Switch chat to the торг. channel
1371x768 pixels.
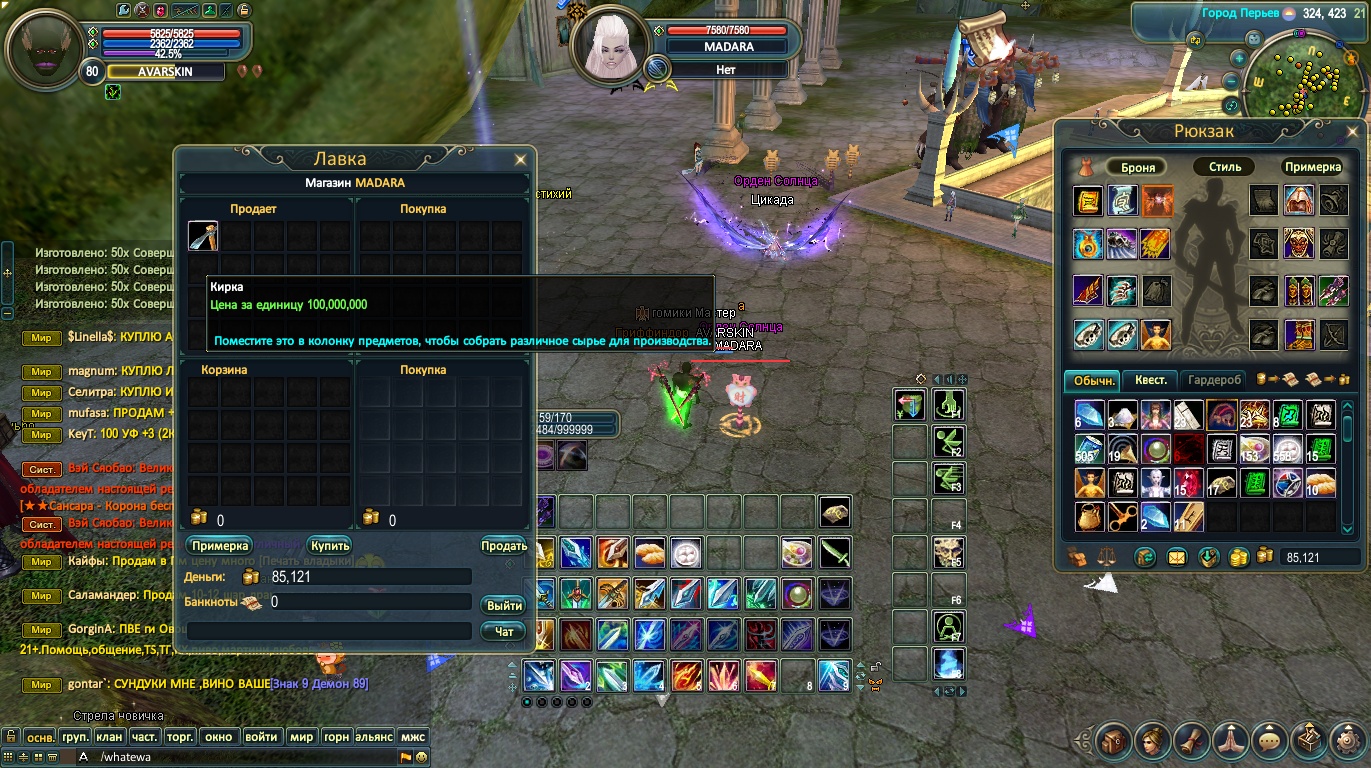click(180, 737)
